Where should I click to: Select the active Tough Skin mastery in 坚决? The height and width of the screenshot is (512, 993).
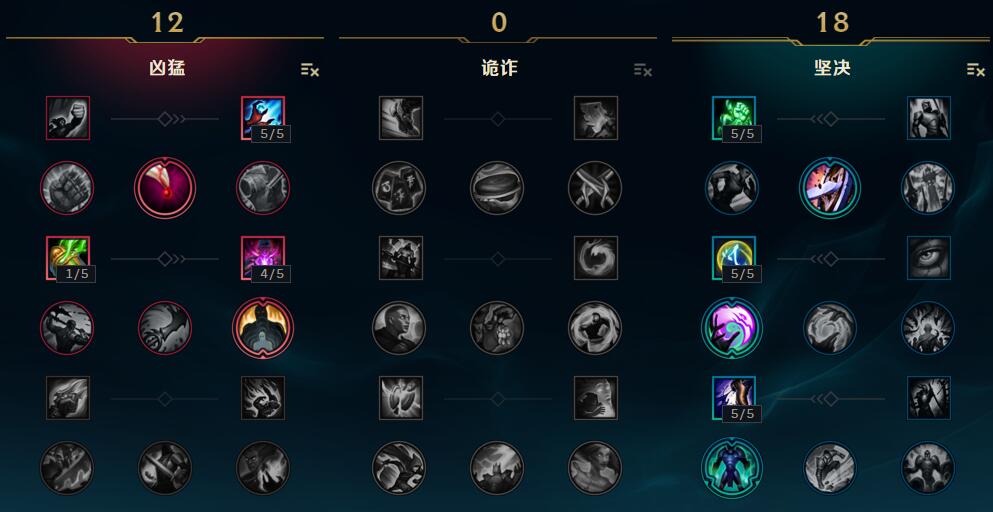(x=830, y=188)
